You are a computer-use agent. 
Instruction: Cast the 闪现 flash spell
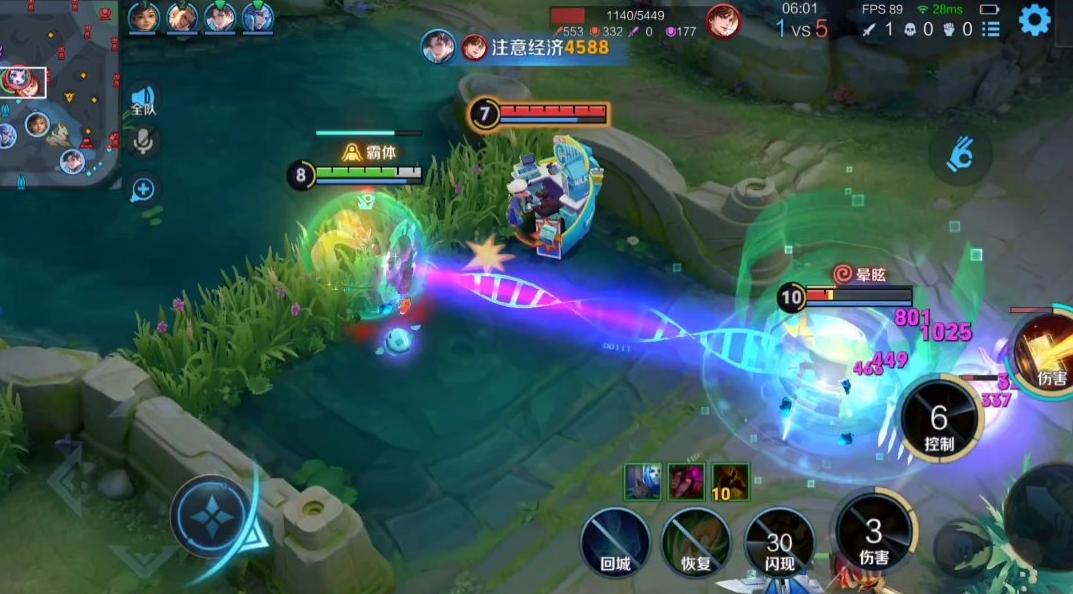(779, 541)
